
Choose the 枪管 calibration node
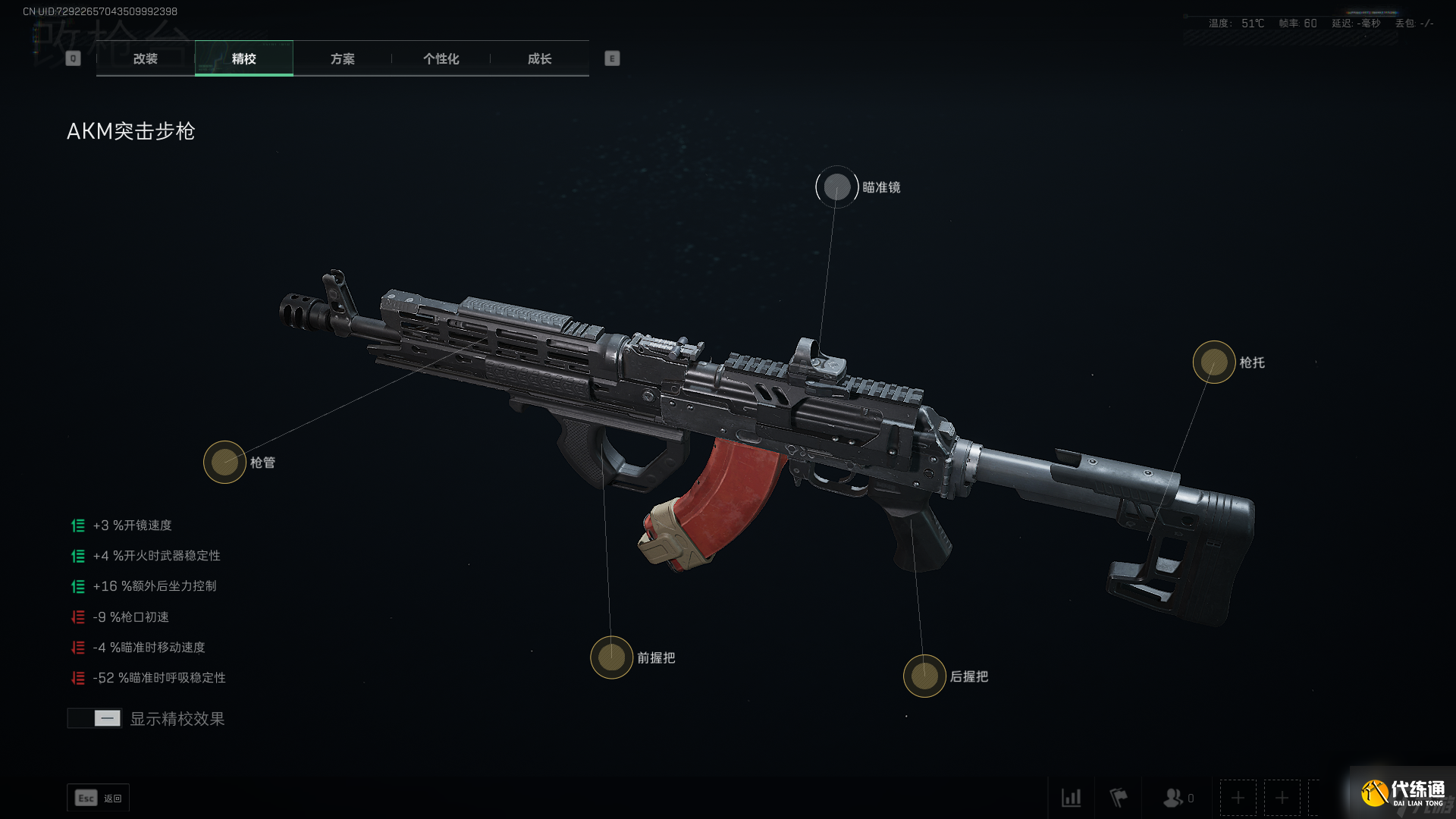click(x=224, y=462)
